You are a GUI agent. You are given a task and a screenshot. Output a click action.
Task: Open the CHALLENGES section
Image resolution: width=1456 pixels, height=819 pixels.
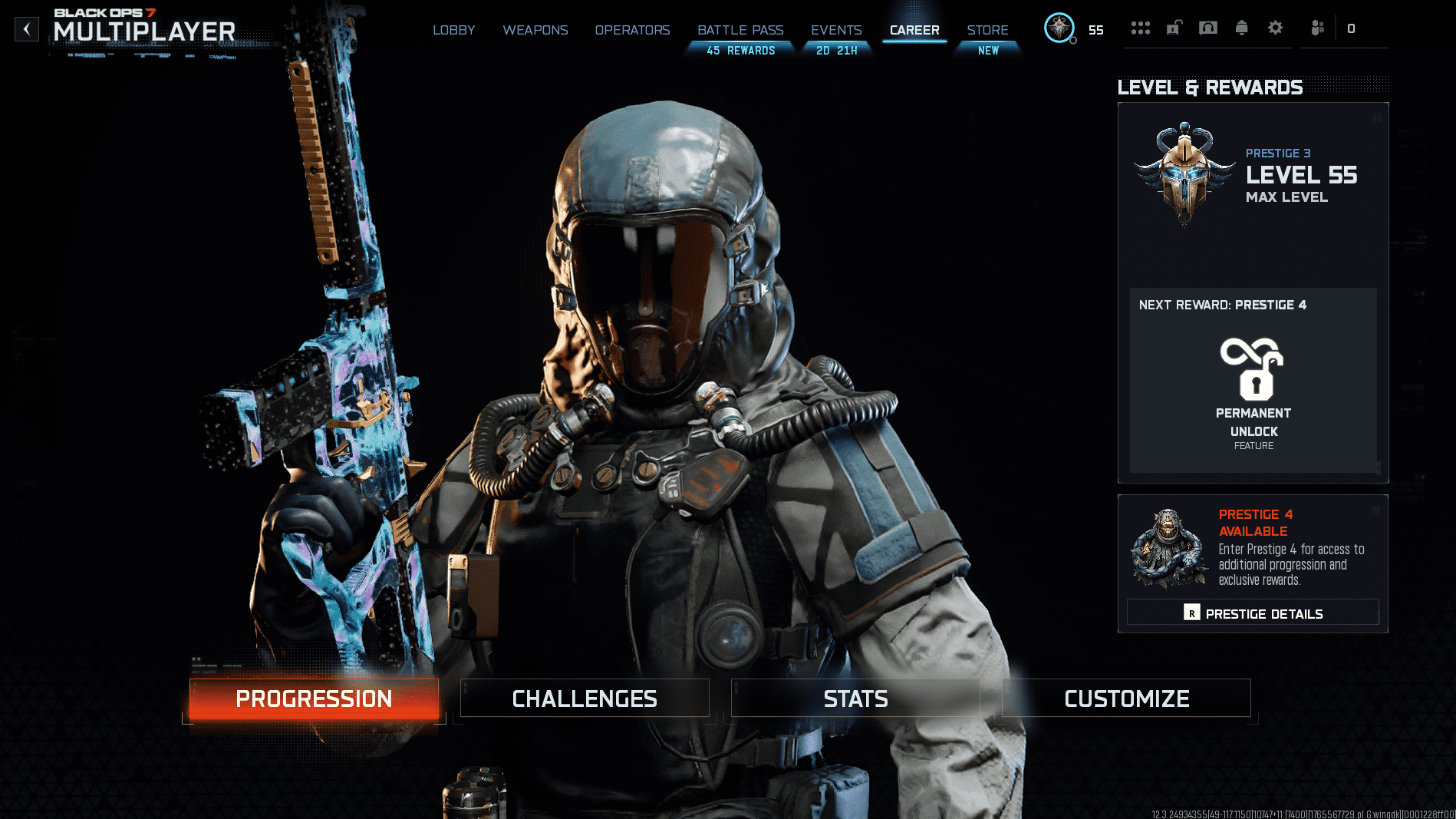click(x=585, y=698)
